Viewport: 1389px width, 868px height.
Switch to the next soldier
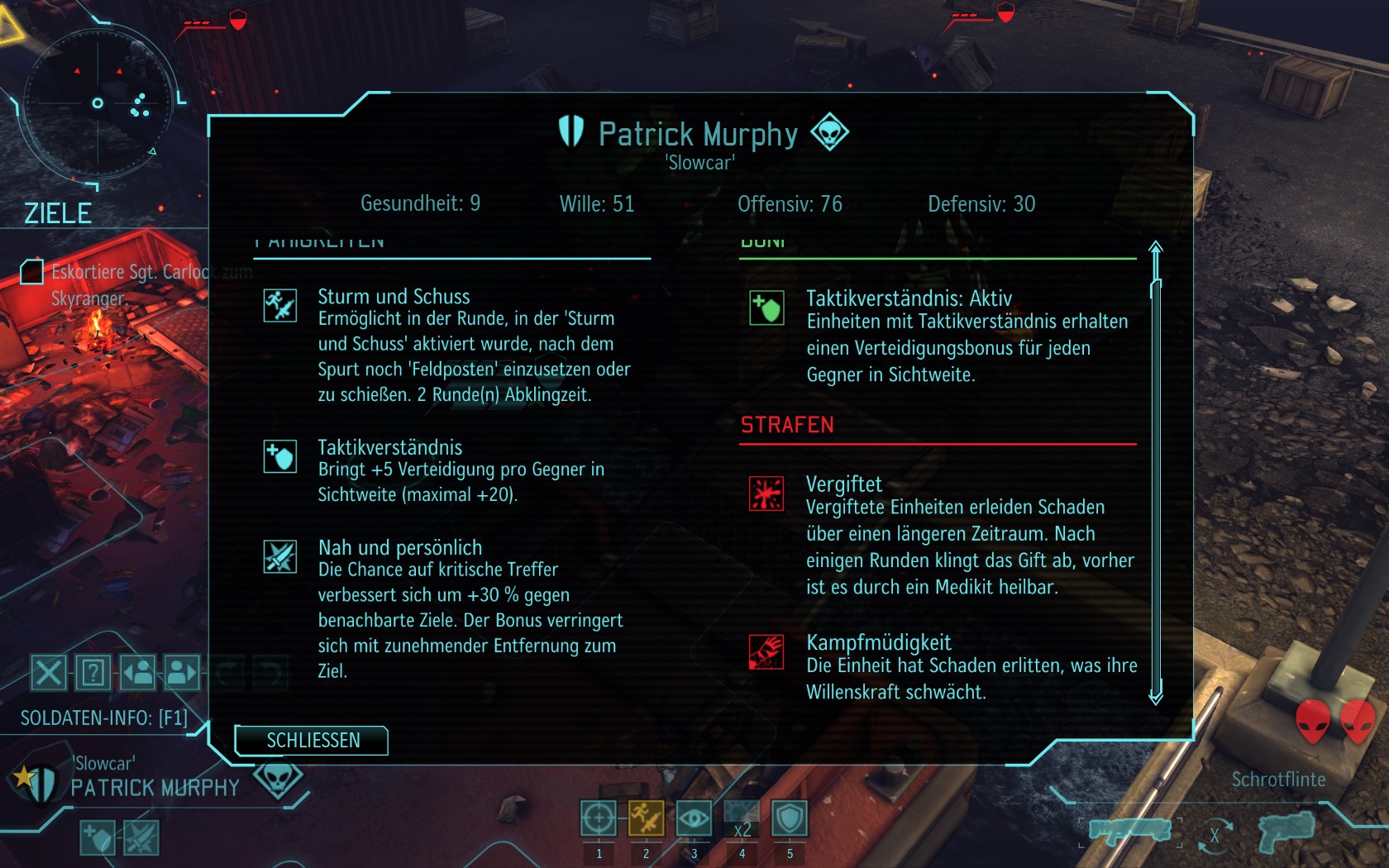point(182,672)
